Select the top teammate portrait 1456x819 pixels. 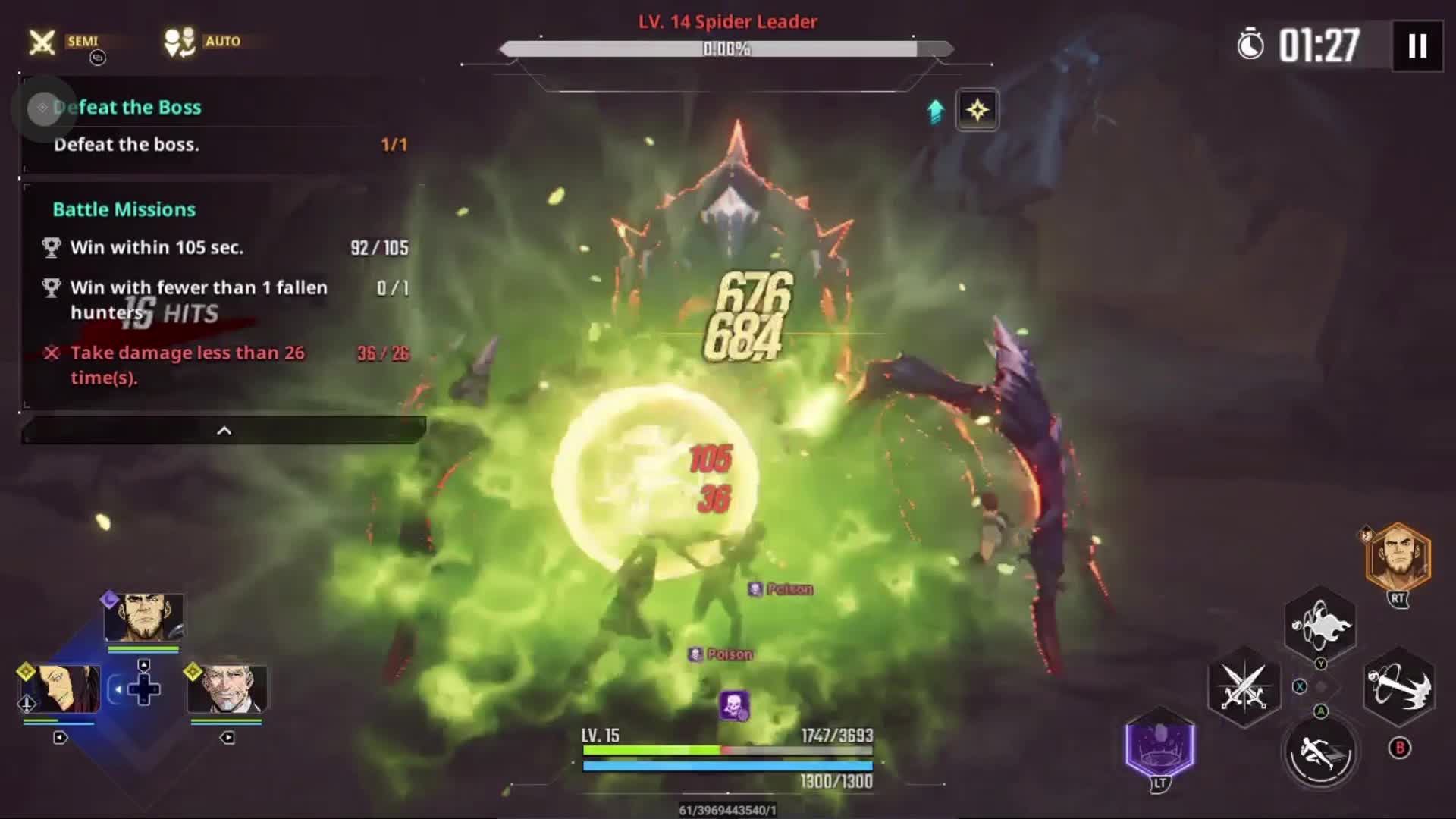143,618
